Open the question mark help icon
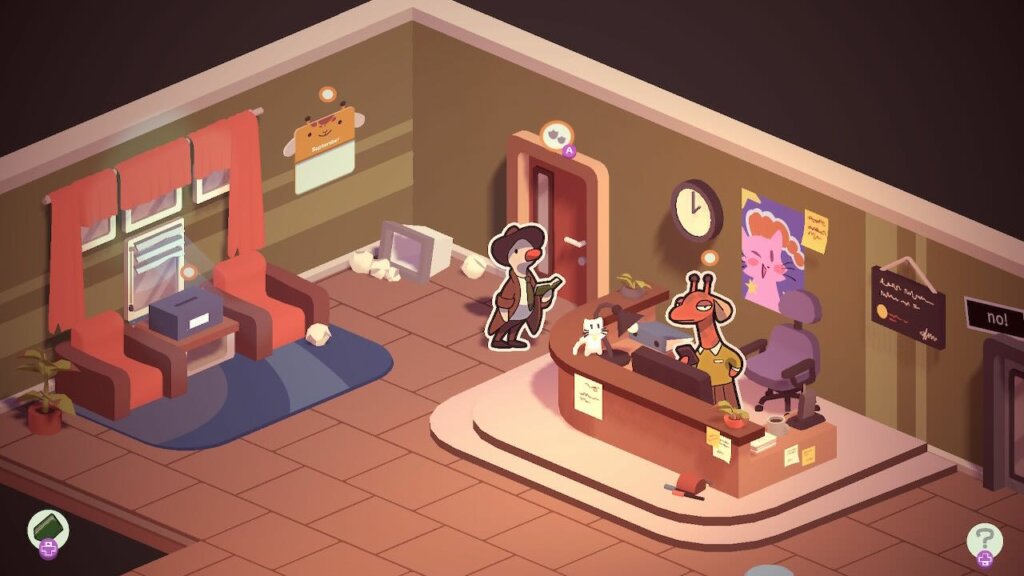This screenshot has height=576, width=1024. (x=984, y=540)
